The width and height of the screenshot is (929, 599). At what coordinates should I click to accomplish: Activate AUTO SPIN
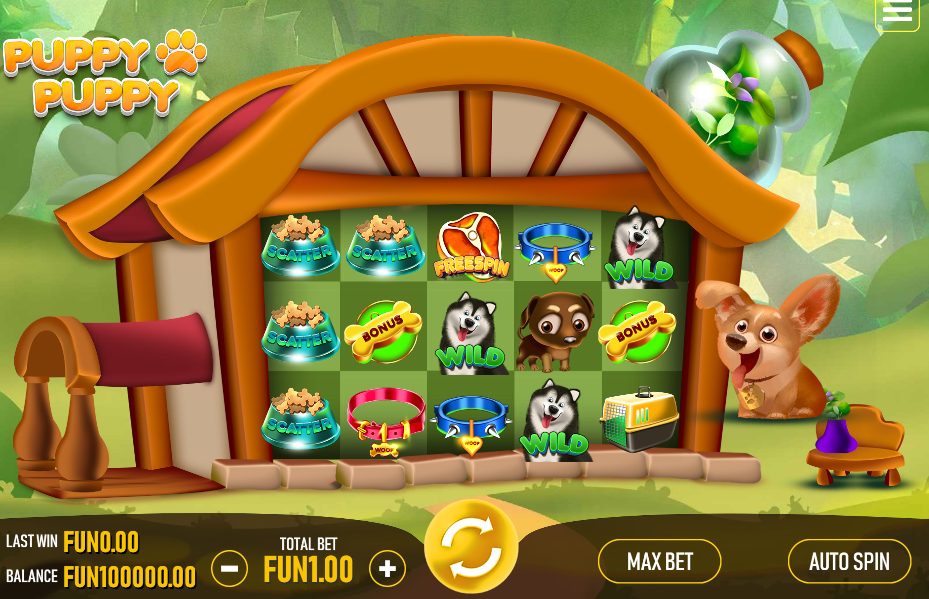pos(849,561)
